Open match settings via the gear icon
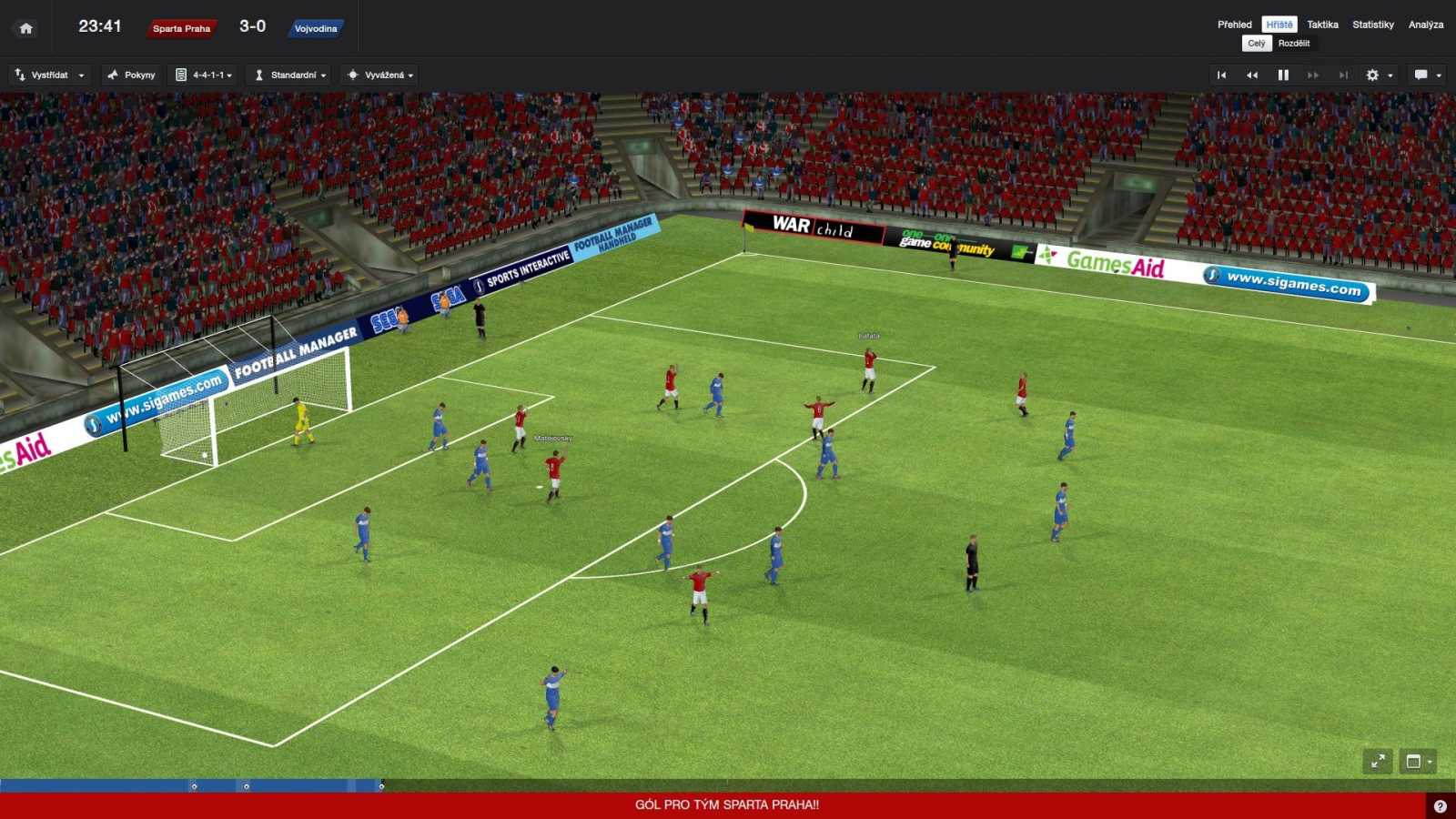This screenshot has width=1456, height=819. coord(1370,75)
